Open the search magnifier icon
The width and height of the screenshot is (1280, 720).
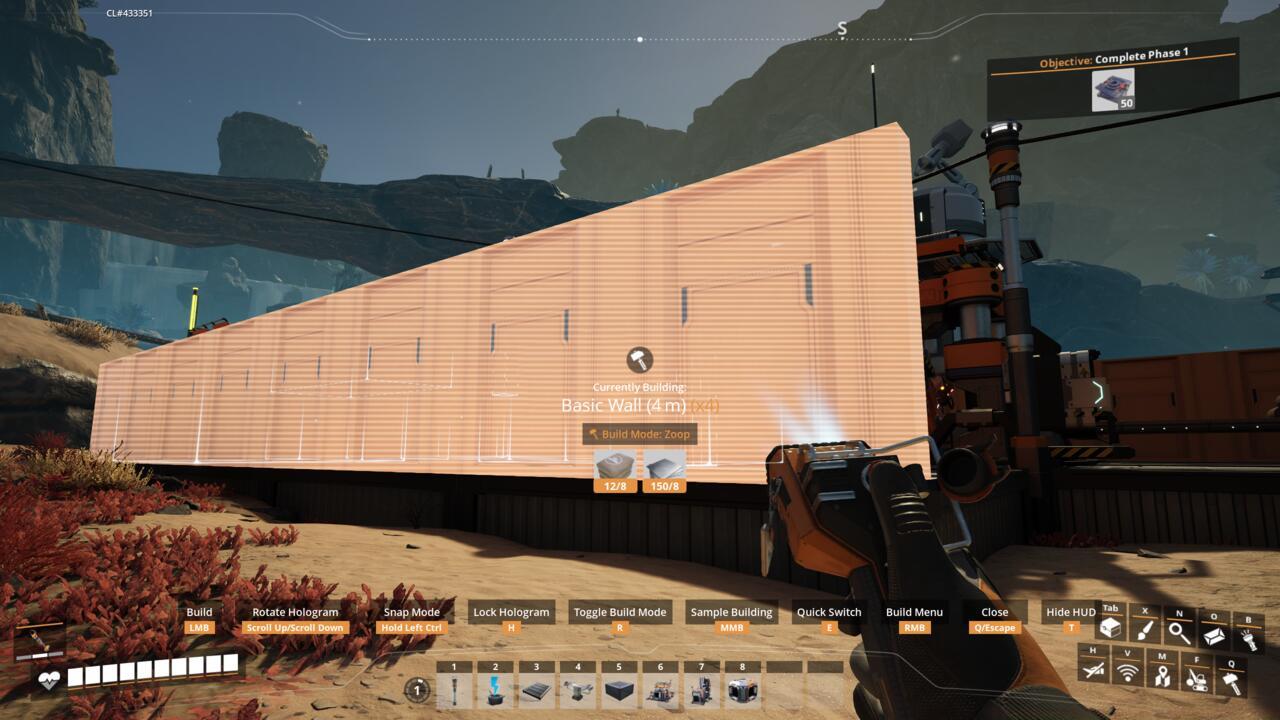(1179, 632)
